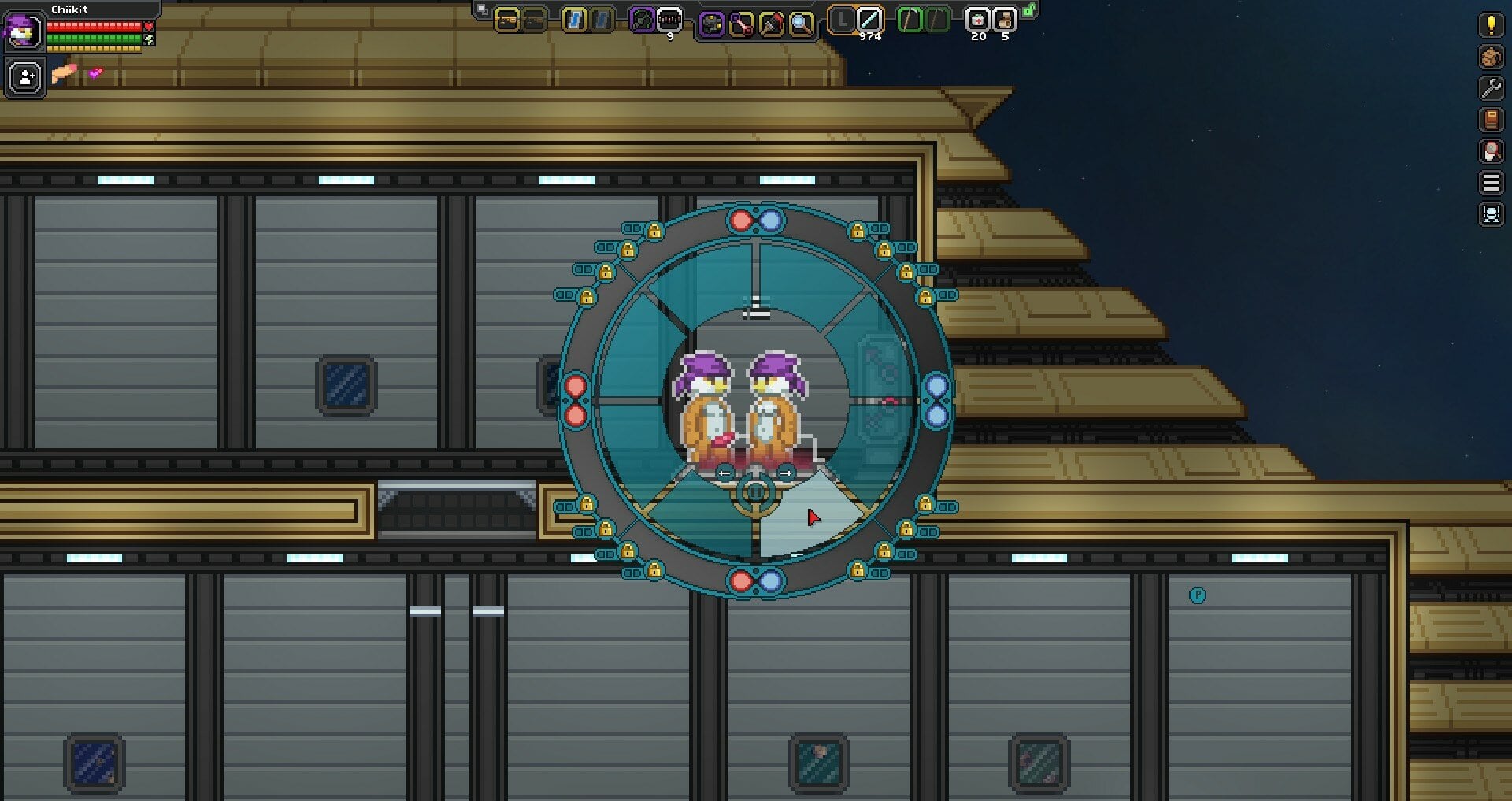Open the quest log exclamation icon

click(1490, 26)
